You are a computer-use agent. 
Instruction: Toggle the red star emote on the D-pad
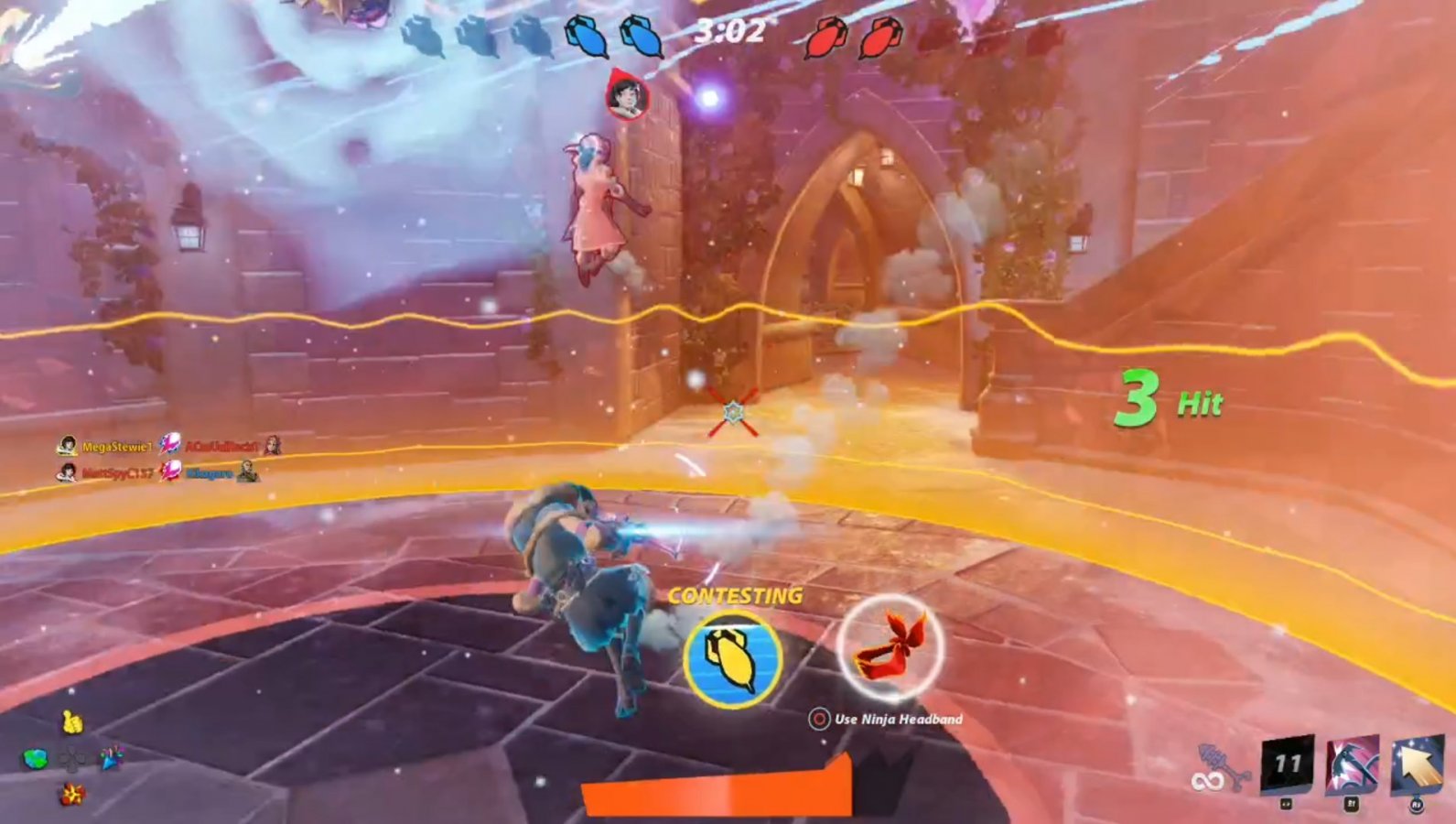click(71, 793)
